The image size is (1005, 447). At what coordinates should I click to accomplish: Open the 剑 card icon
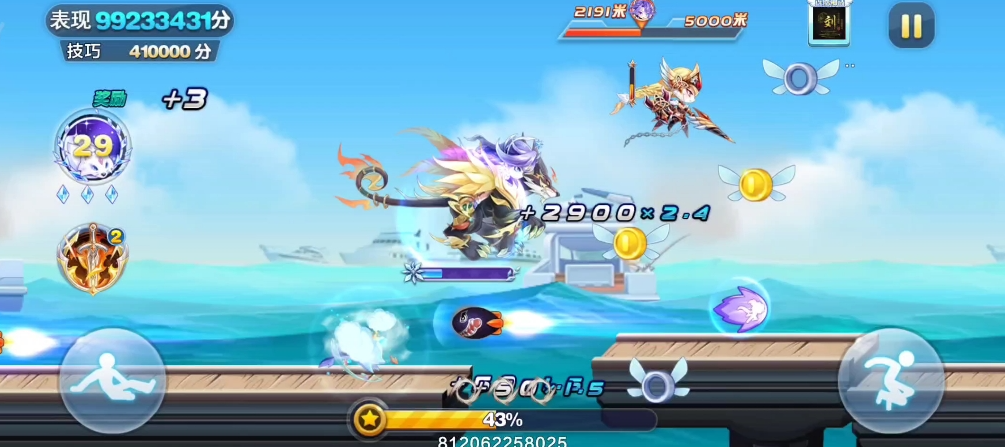828,22
